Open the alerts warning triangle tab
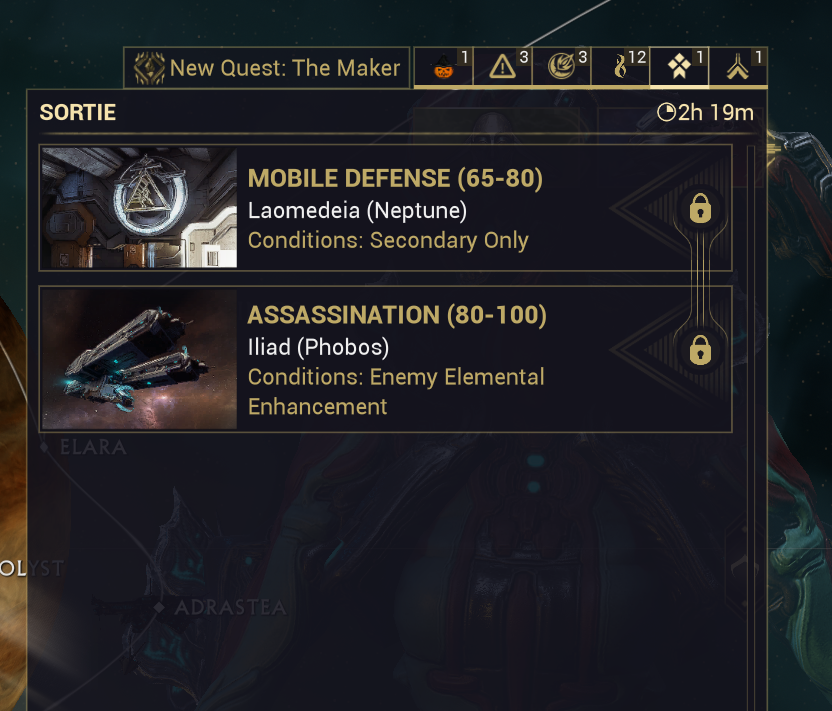 pos(502,68)
